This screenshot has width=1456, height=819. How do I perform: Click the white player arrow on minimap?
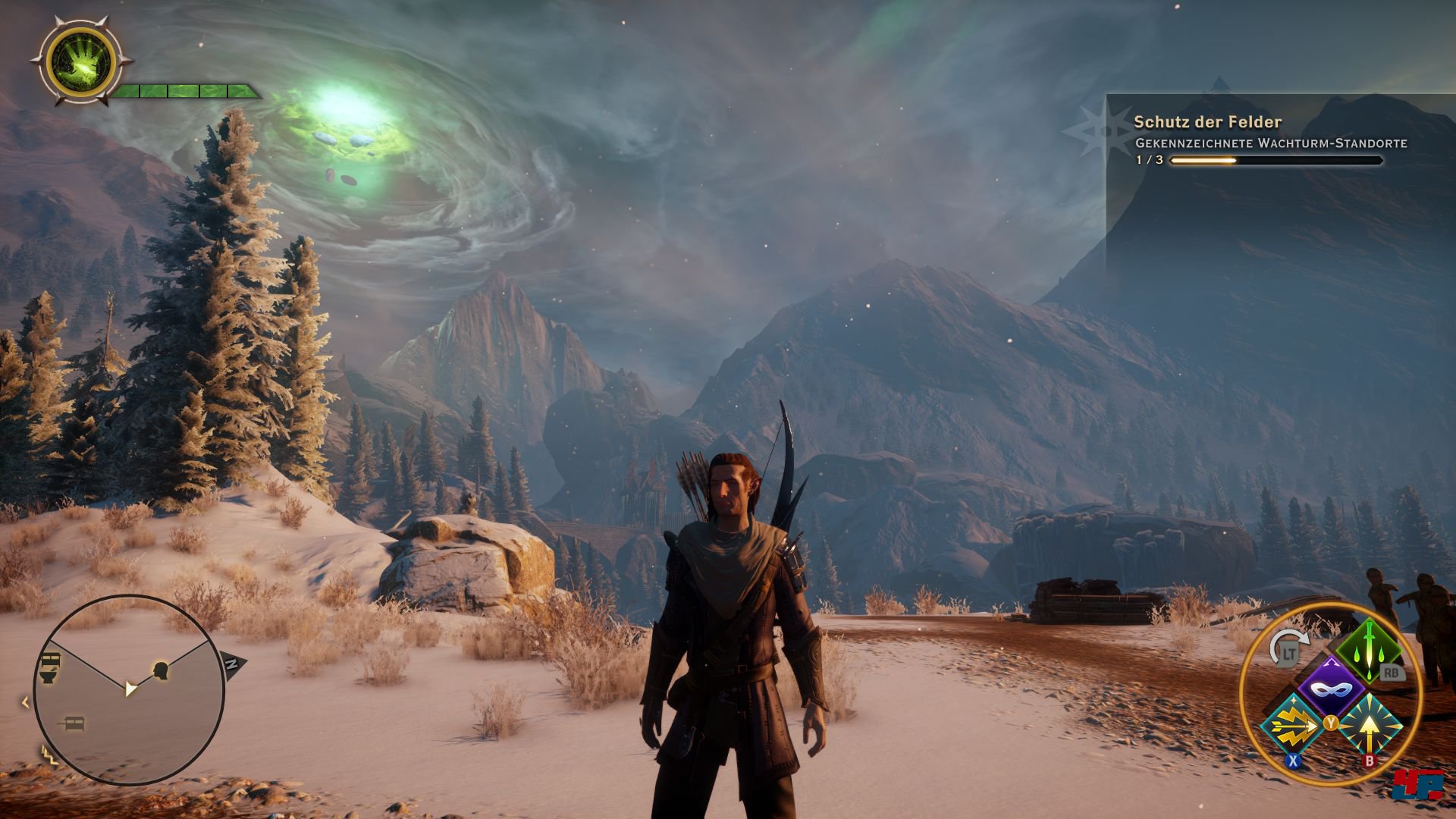tap(131, 688)
